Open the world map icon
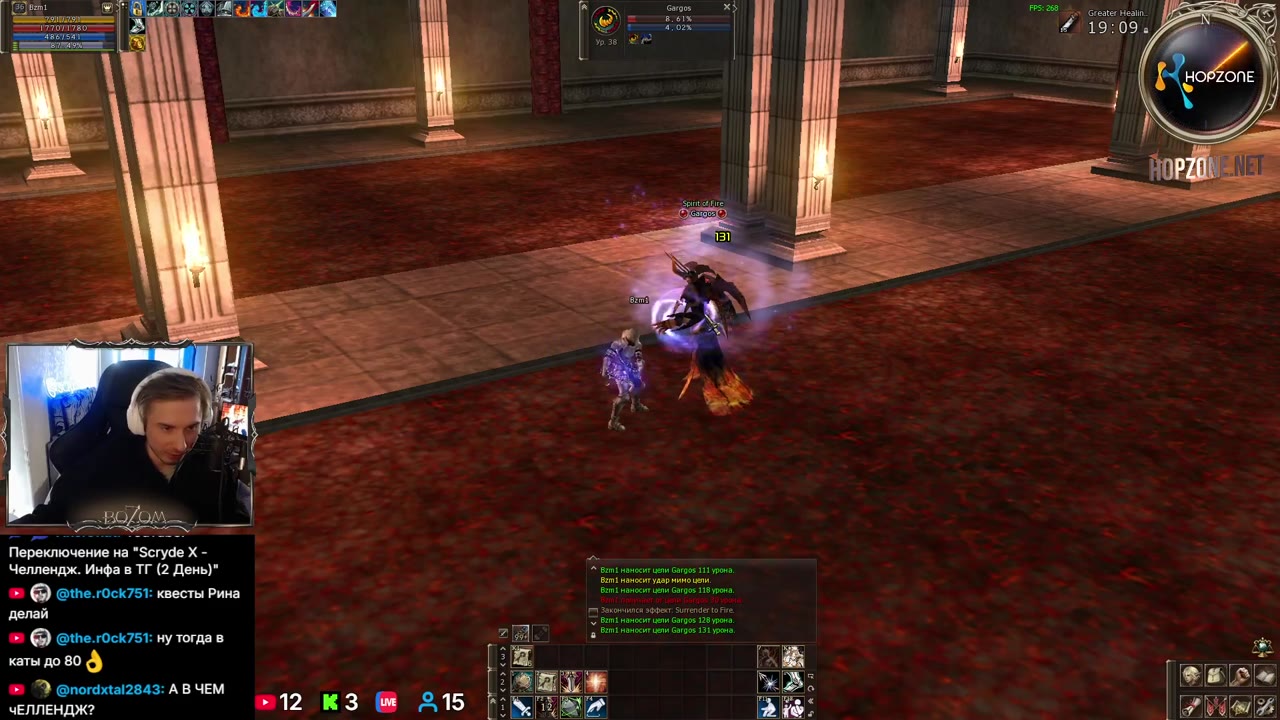 point(1240,706)
